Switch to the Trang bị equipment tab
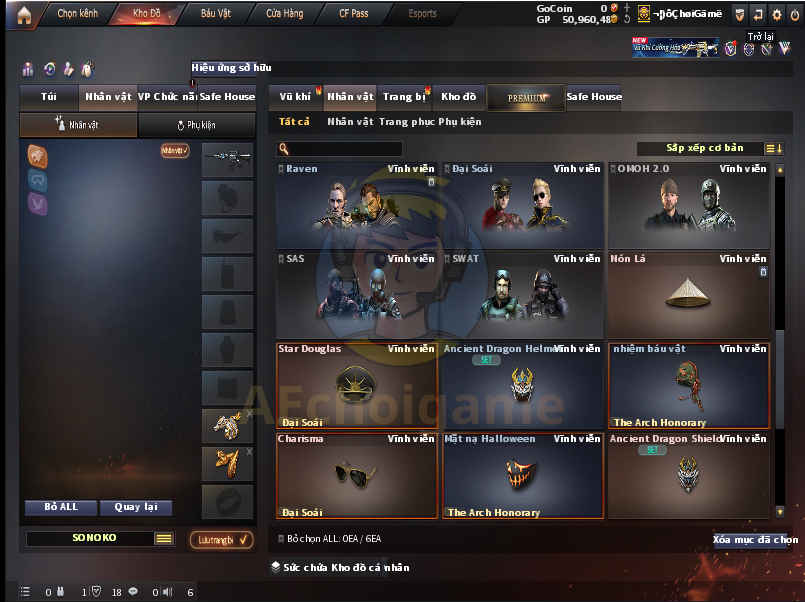The image size is (805, 602). point(404,97)
